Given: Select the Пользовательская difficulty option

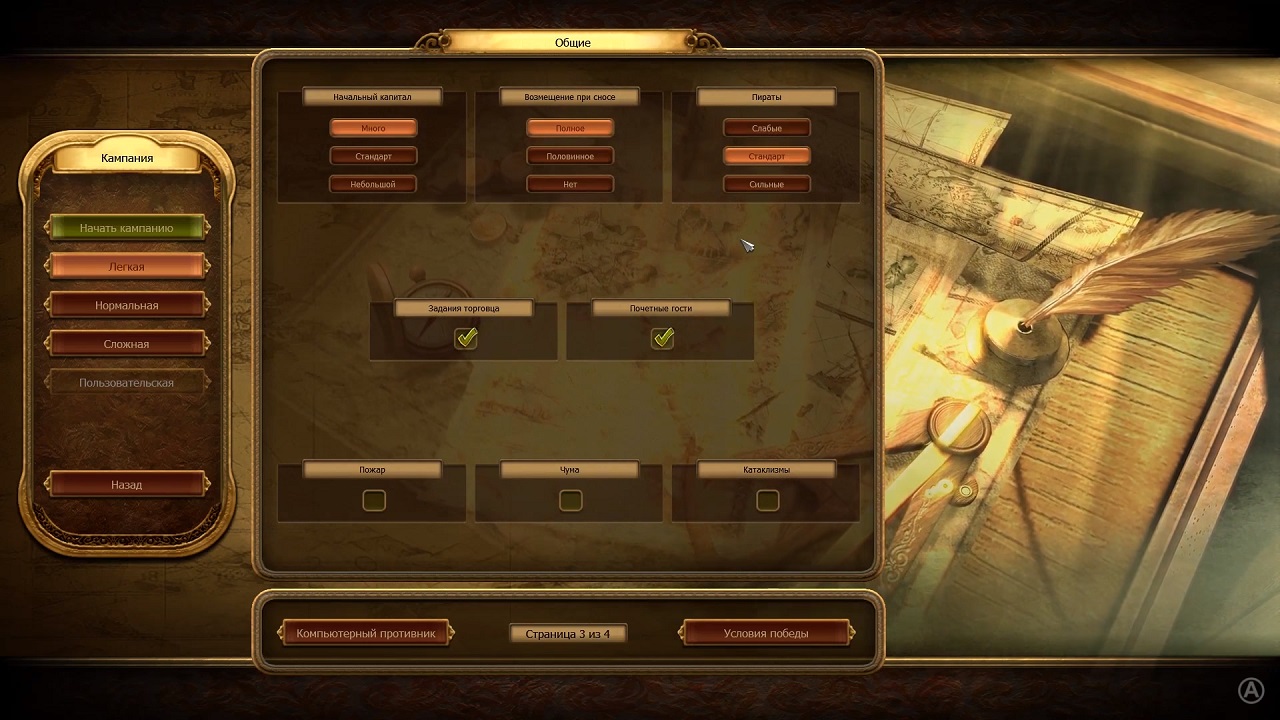Looking at the screenshot, I should click(x=126, y=382).
